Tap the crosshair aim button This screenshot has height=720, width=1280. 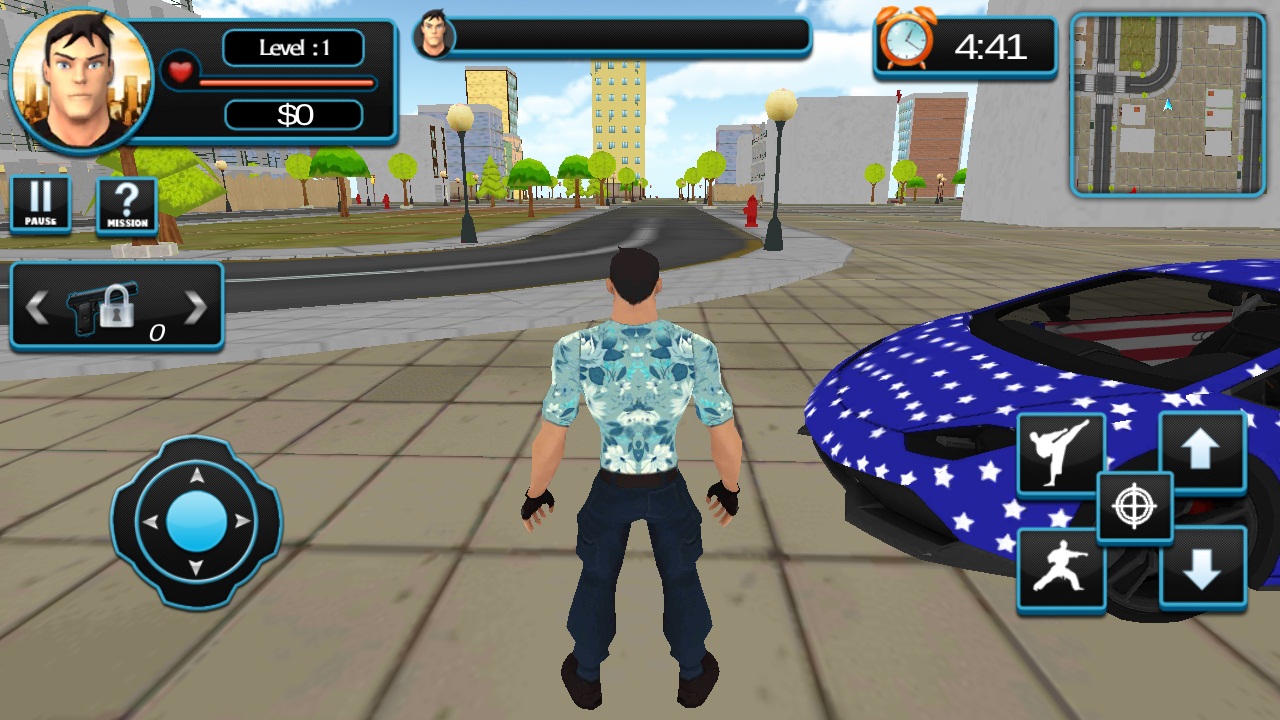1134,508
